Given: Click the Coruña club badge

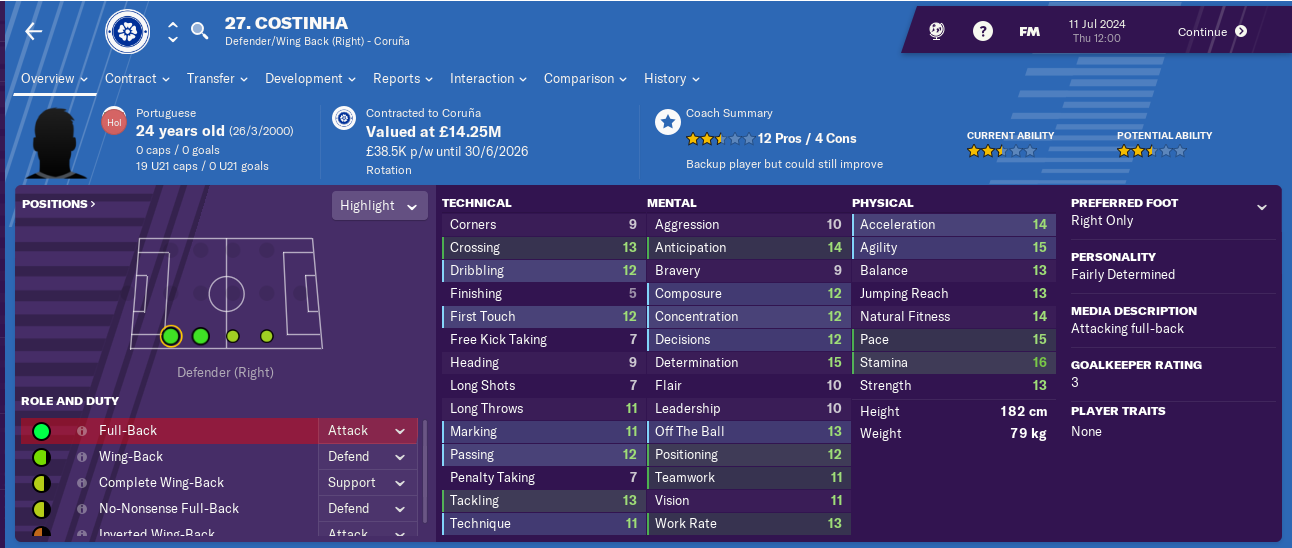Looking at the screenshot, I should pyautogui.click(x=127, y=32).
